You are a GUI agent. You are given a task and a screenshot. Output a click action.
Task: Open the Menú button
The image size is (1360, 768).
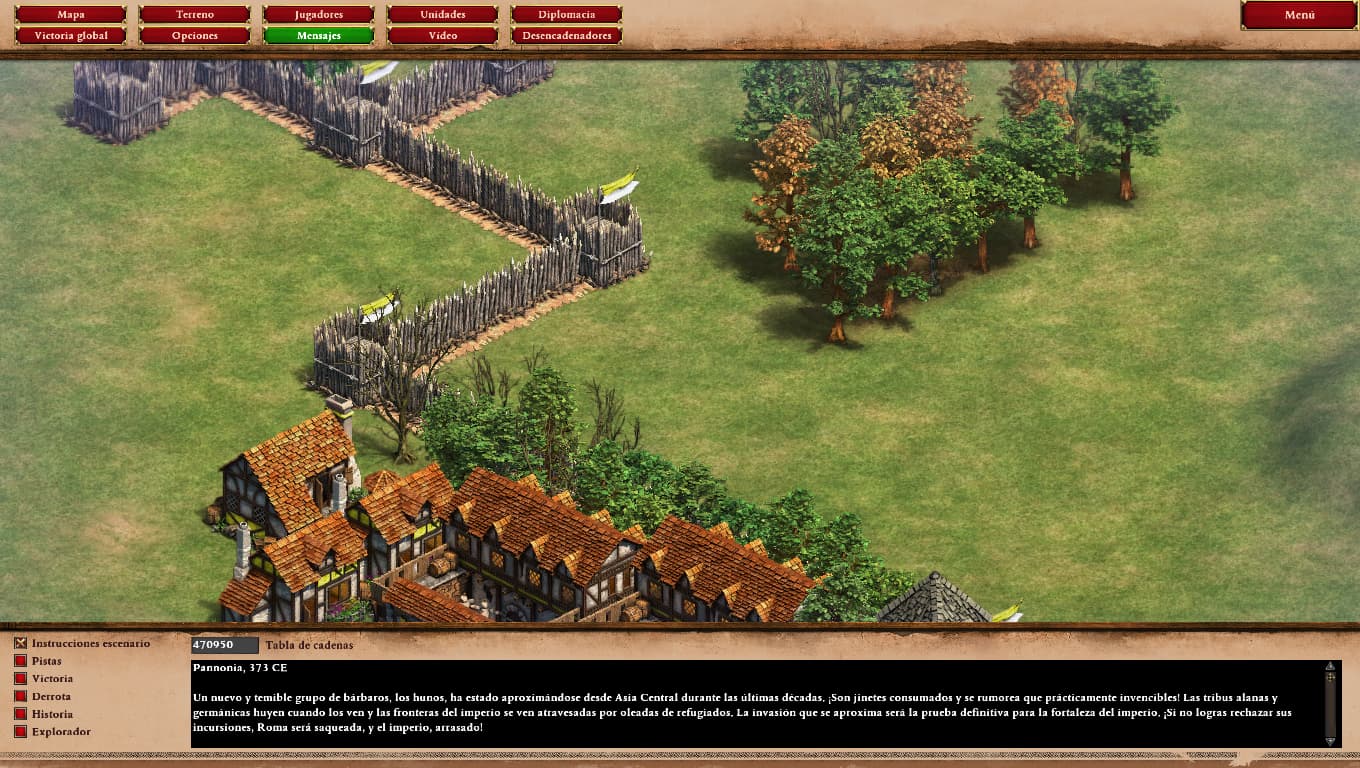point(1299,15)
